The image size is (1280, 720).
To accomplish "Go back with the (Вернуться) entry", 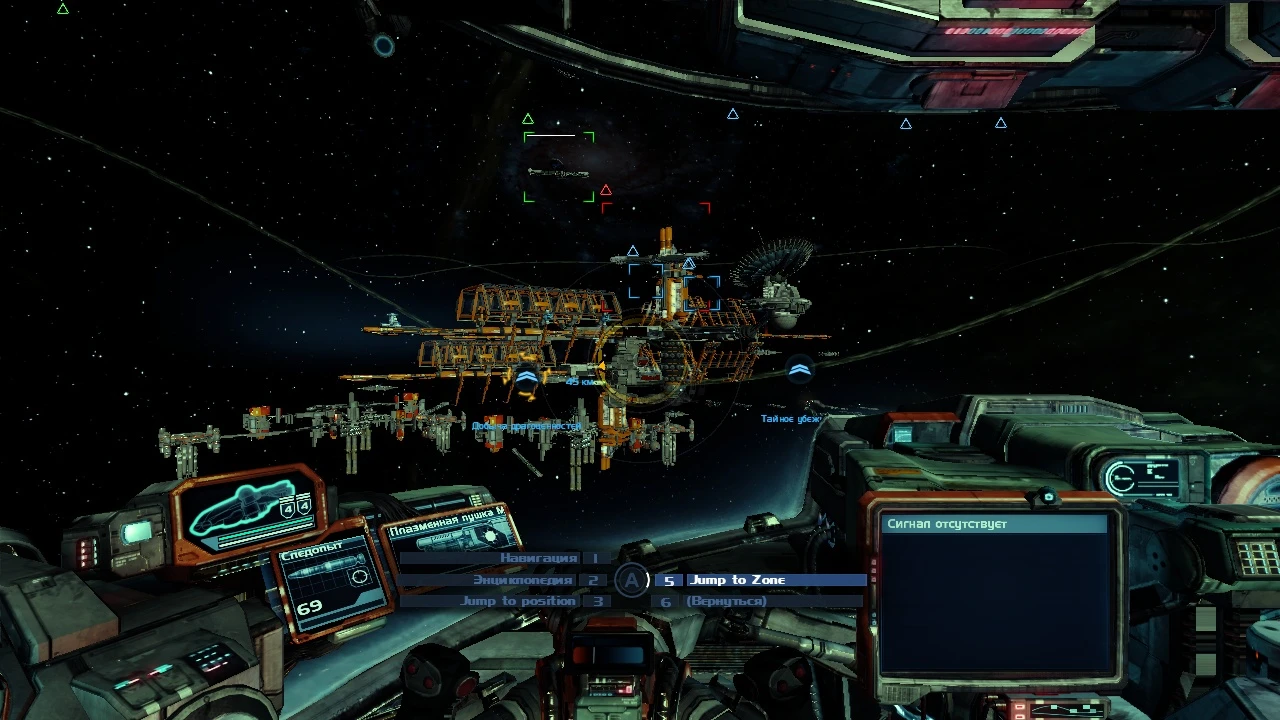I will [x=726, y=601].
